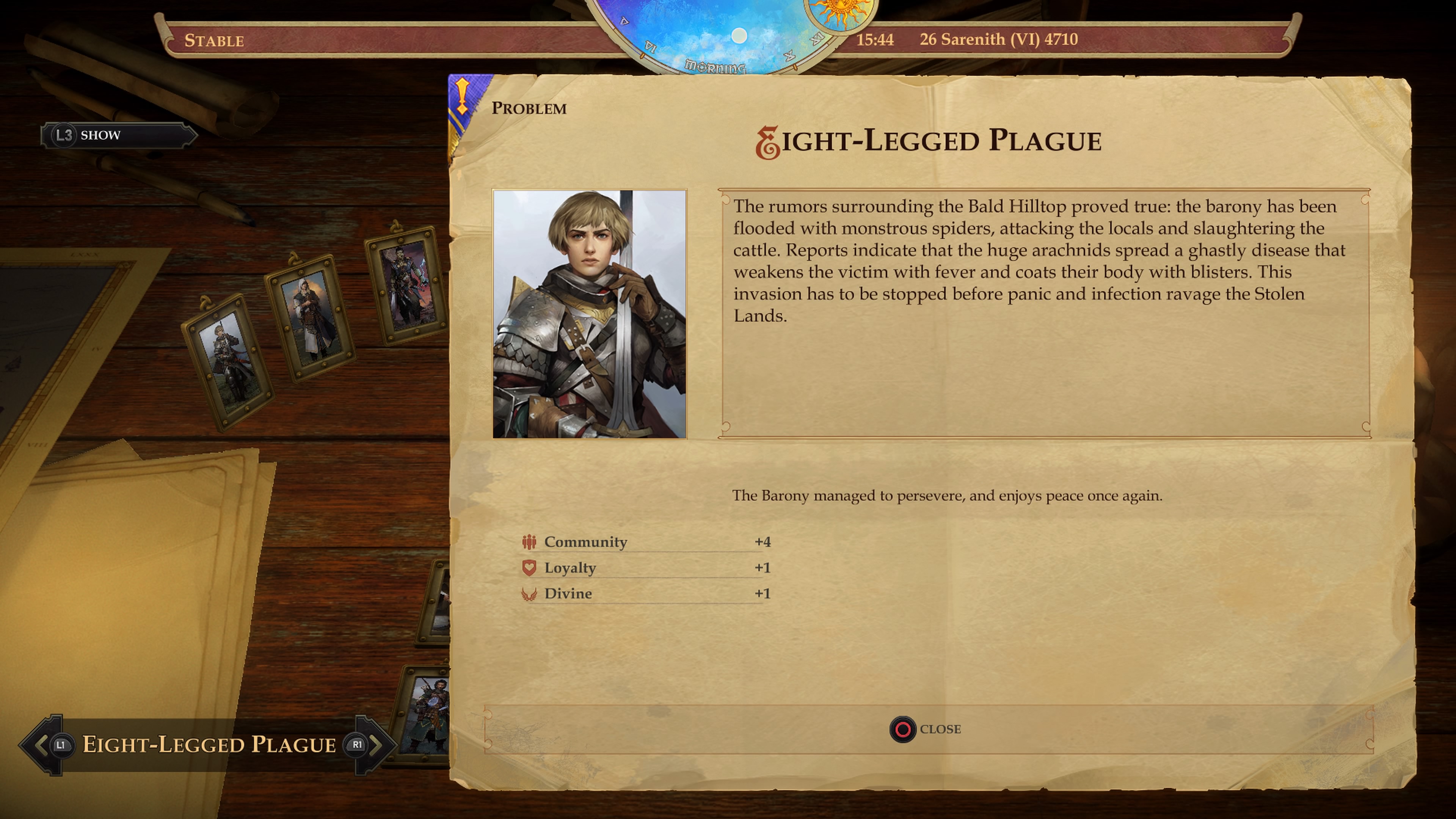Select the Stable kingdom status label

pyautogui.click(x=214, y=41)
